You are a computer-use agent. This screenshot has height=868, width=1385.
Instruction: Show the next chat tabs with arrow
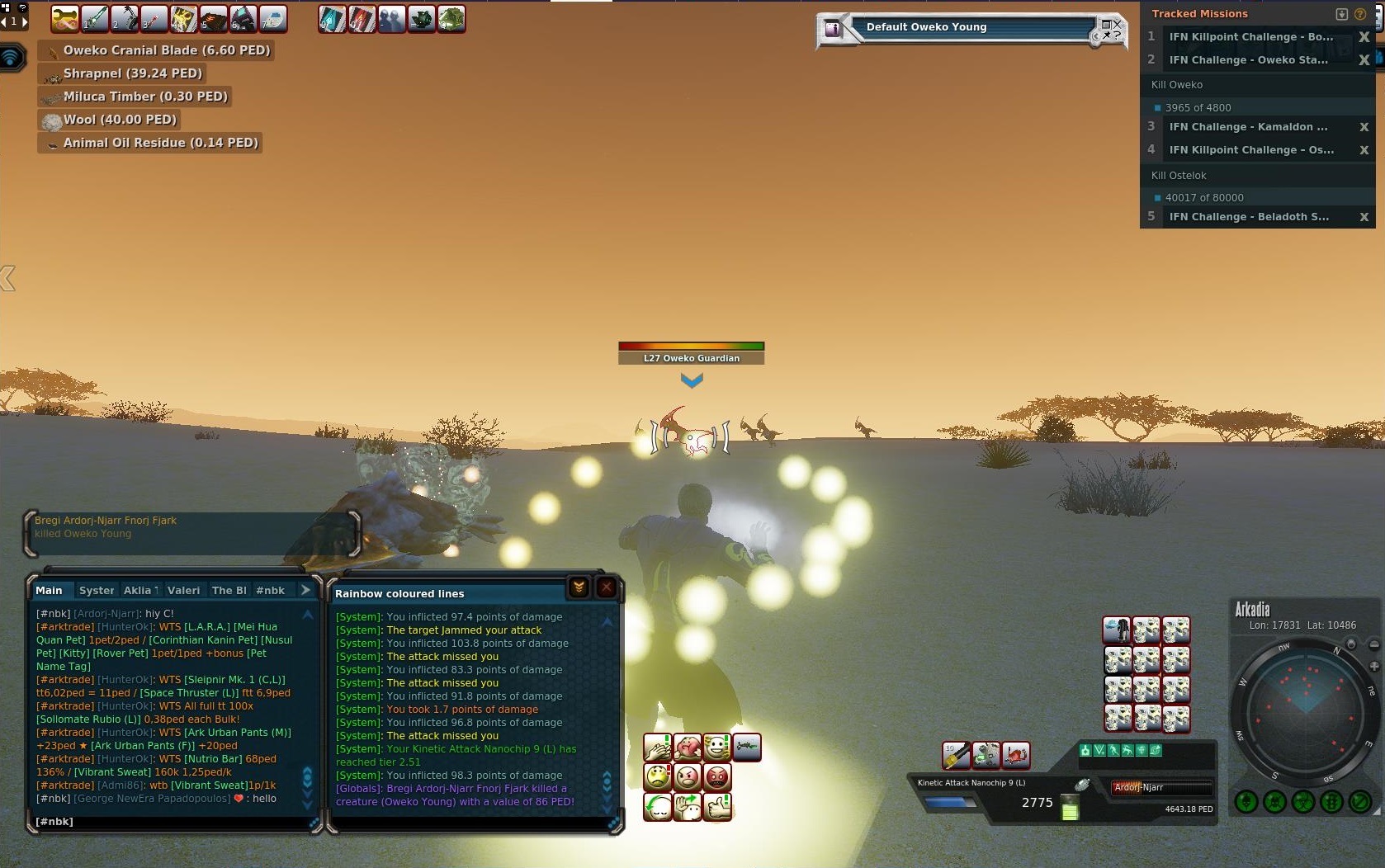(x=305, y=590)
